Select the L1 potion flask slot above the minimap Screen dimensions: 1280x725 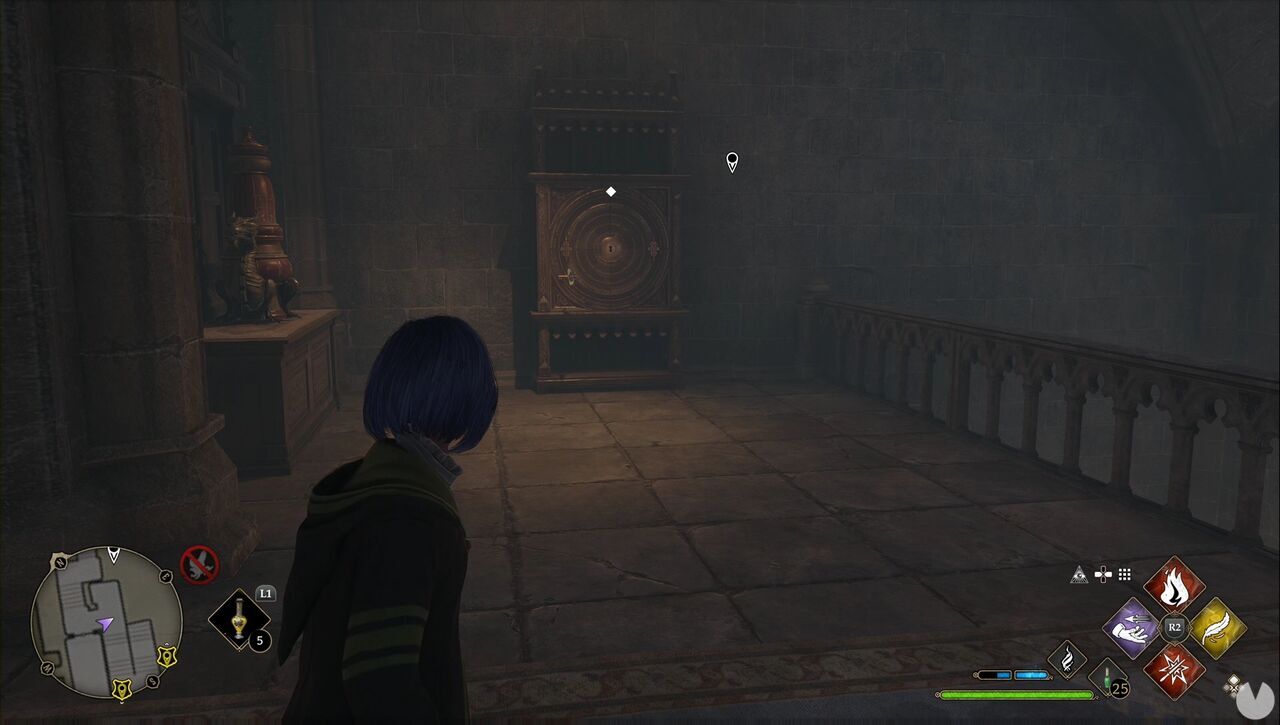tap(238, 620)
